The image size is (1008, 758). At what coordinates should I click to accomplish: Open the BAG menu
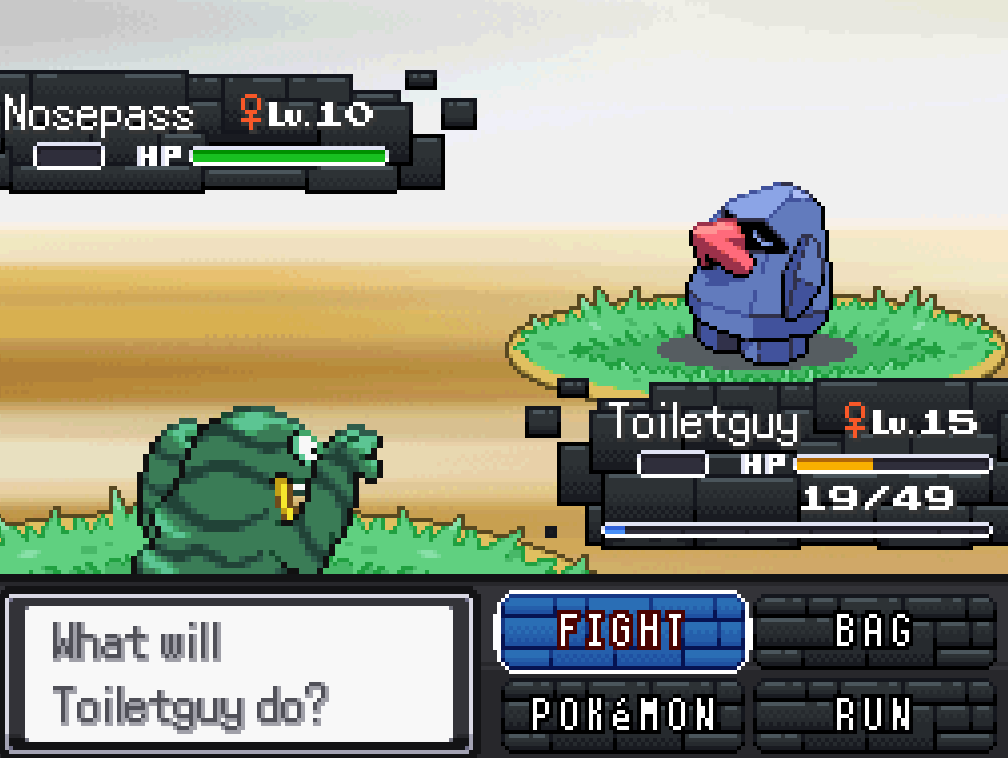coord(873,631)
